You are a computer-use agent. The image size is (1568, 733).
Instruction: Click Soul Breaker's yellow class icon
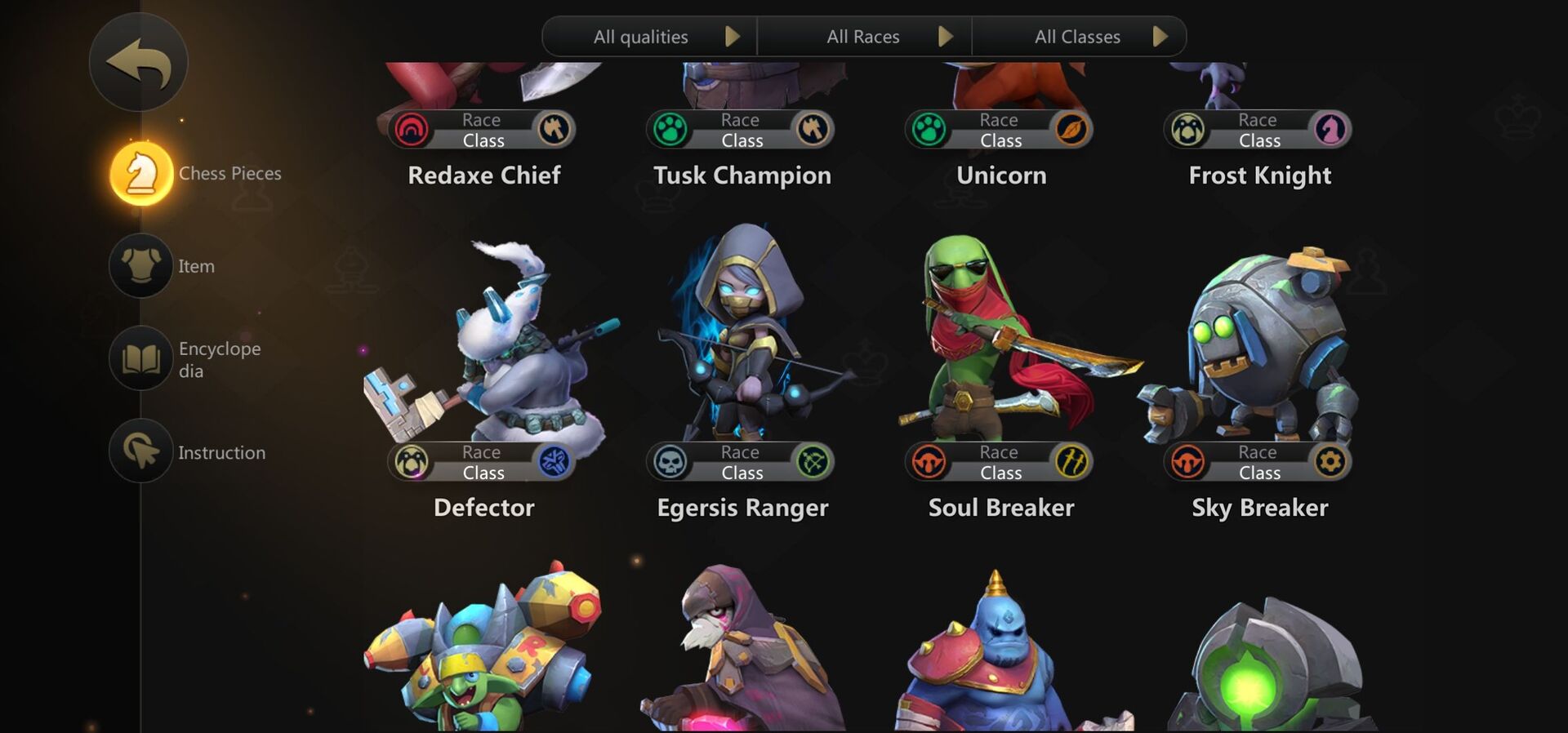point(1072,462)
